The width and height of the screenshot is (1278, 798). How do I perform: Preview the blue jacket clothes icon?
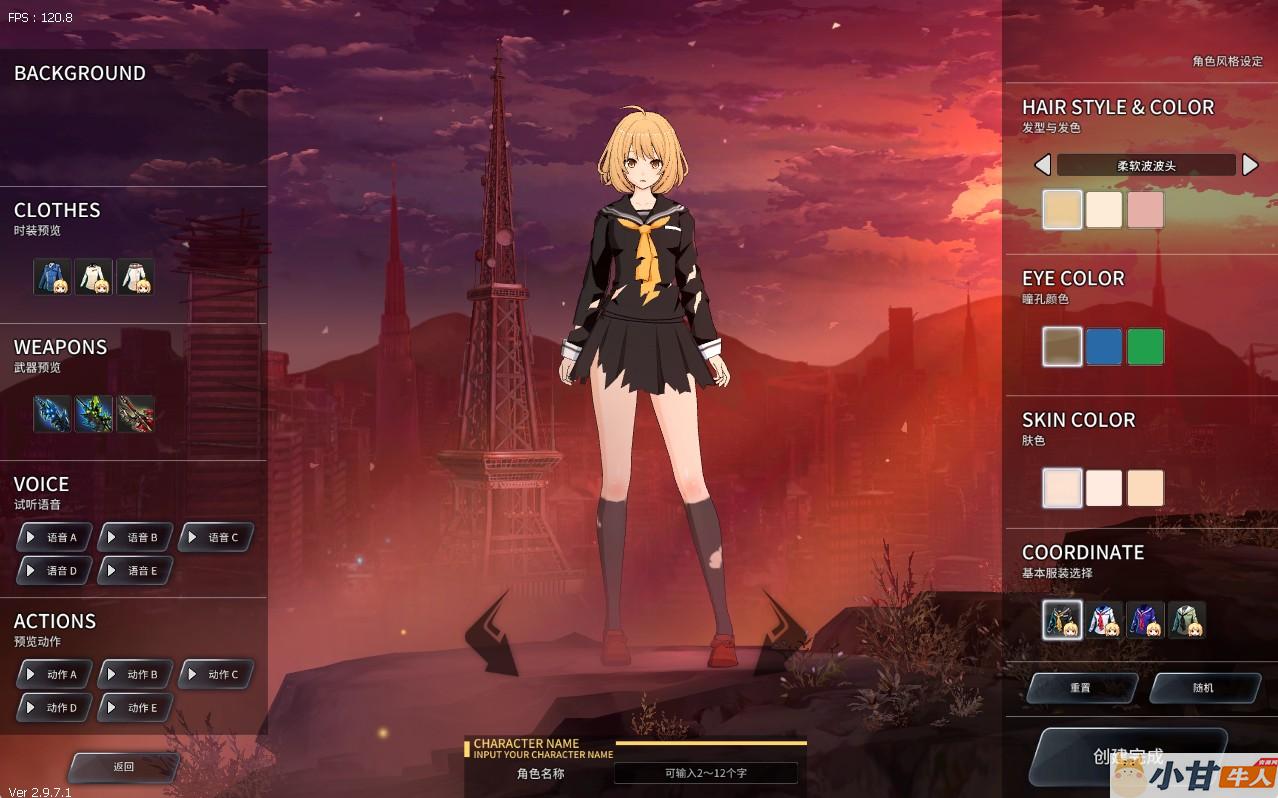click(x=52, y=277)
